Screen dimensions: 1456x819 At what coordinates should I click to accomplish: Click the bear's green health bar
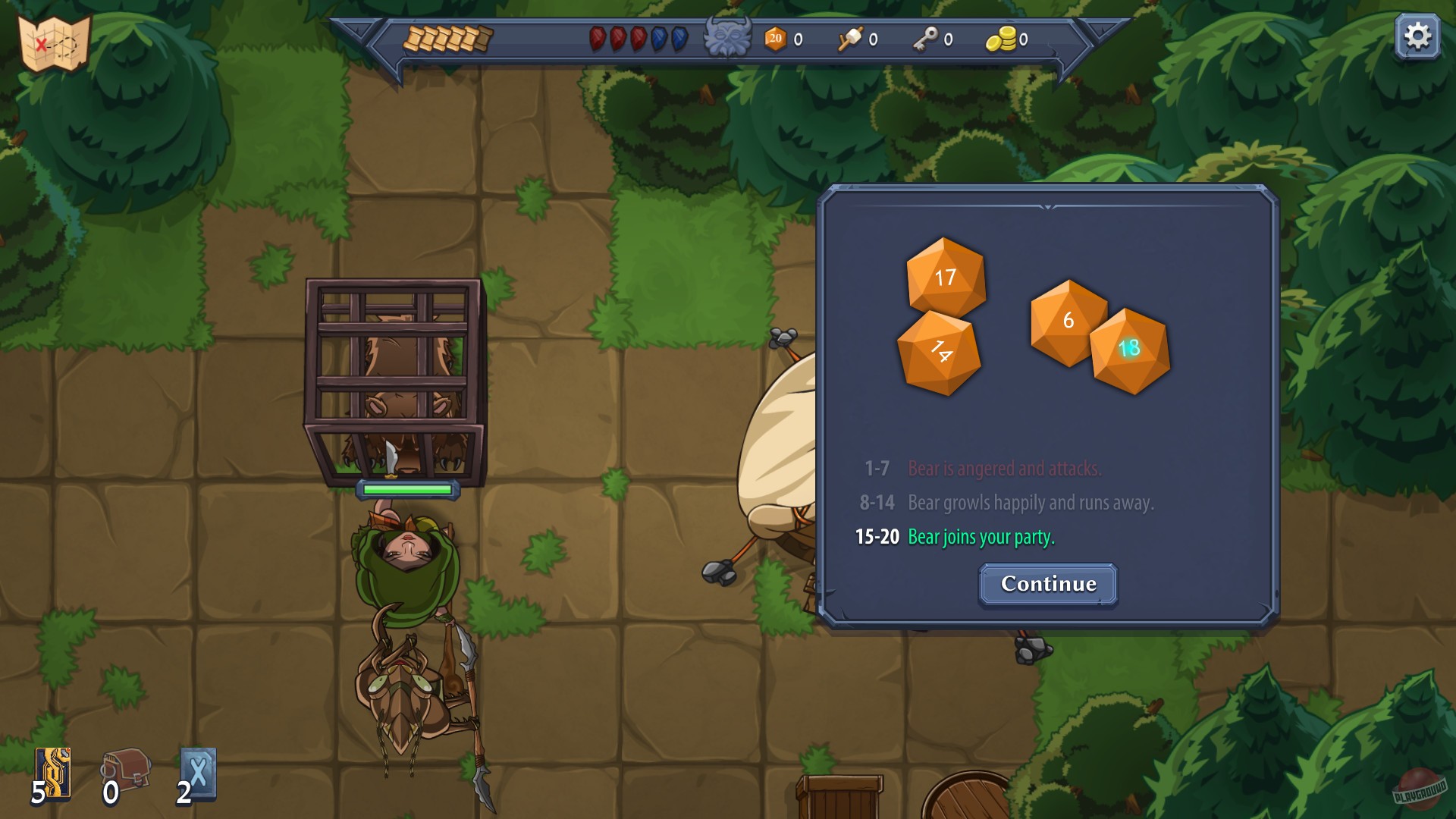coord(406,491)
